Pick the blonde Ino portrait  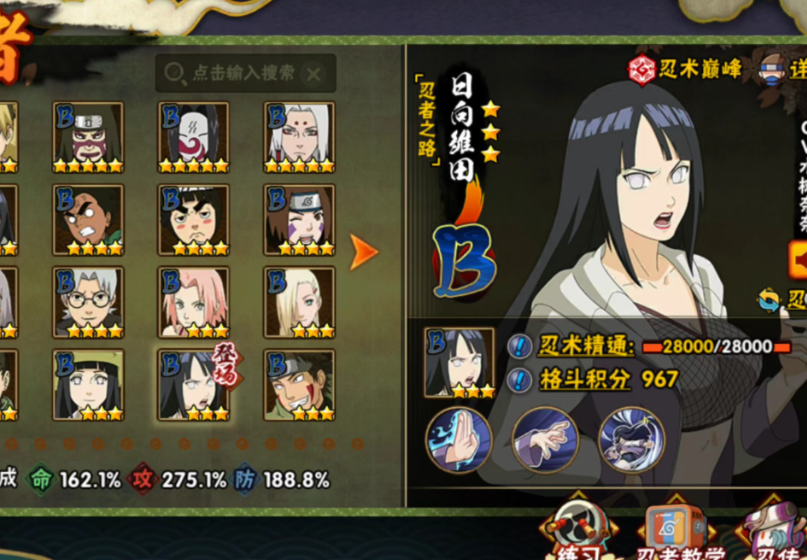[299, 301]
